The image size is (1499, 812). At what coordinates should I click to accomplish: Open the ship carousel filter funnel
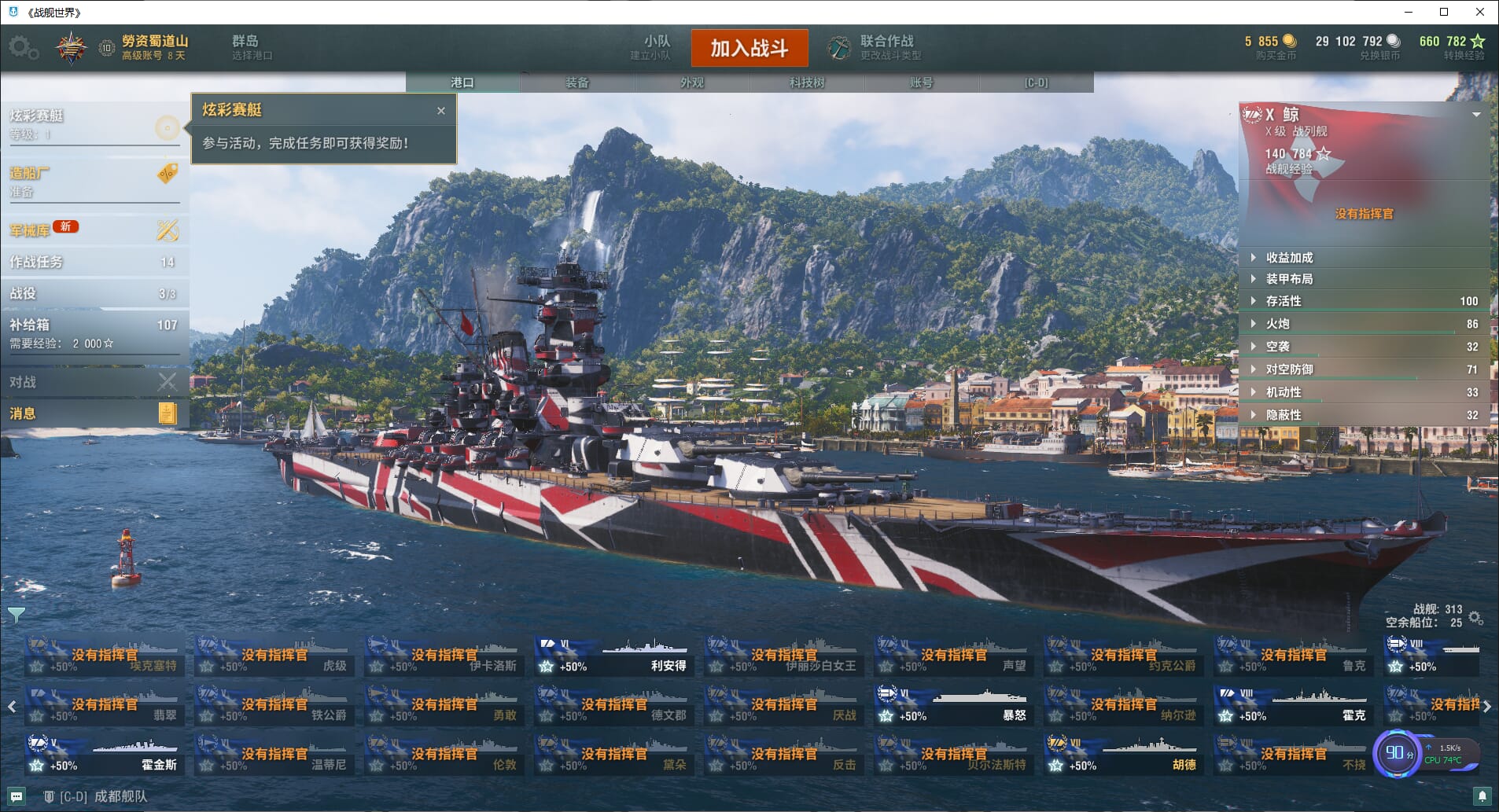coord(16,615)
